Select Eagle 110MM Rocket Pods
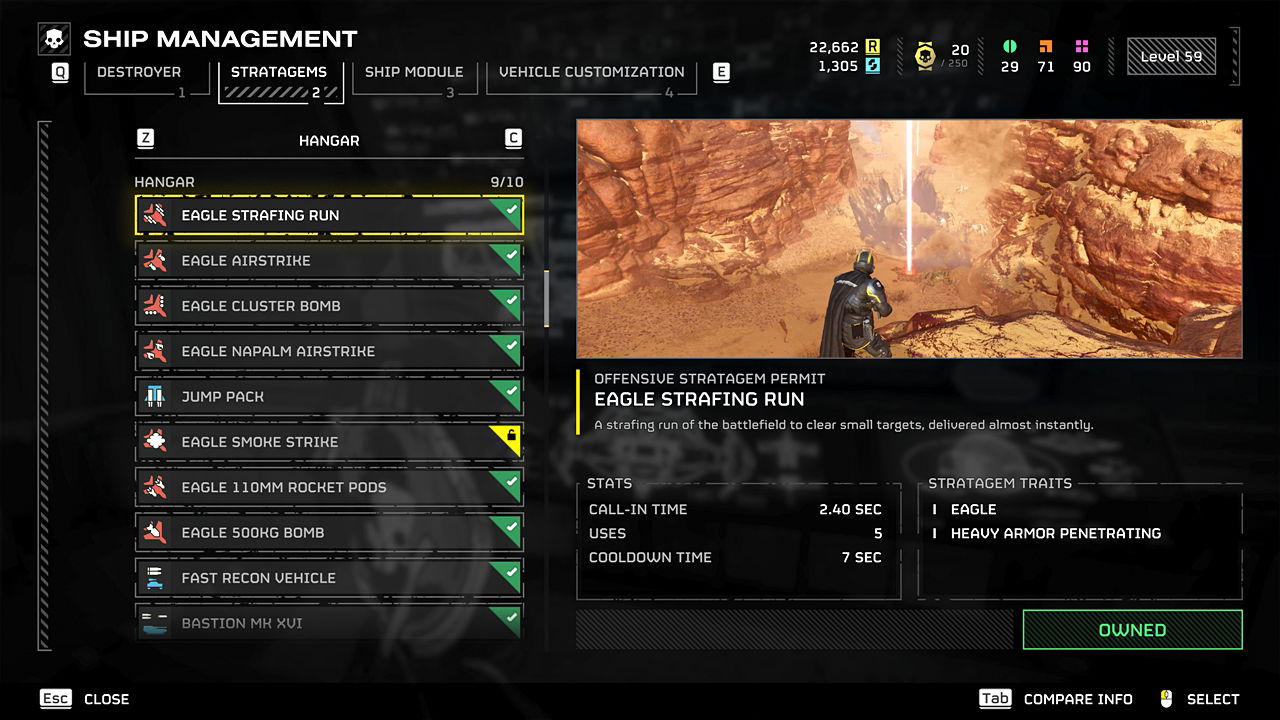Image resolution: width=1280 pixels, height=720 pixels. coord(328,487)
